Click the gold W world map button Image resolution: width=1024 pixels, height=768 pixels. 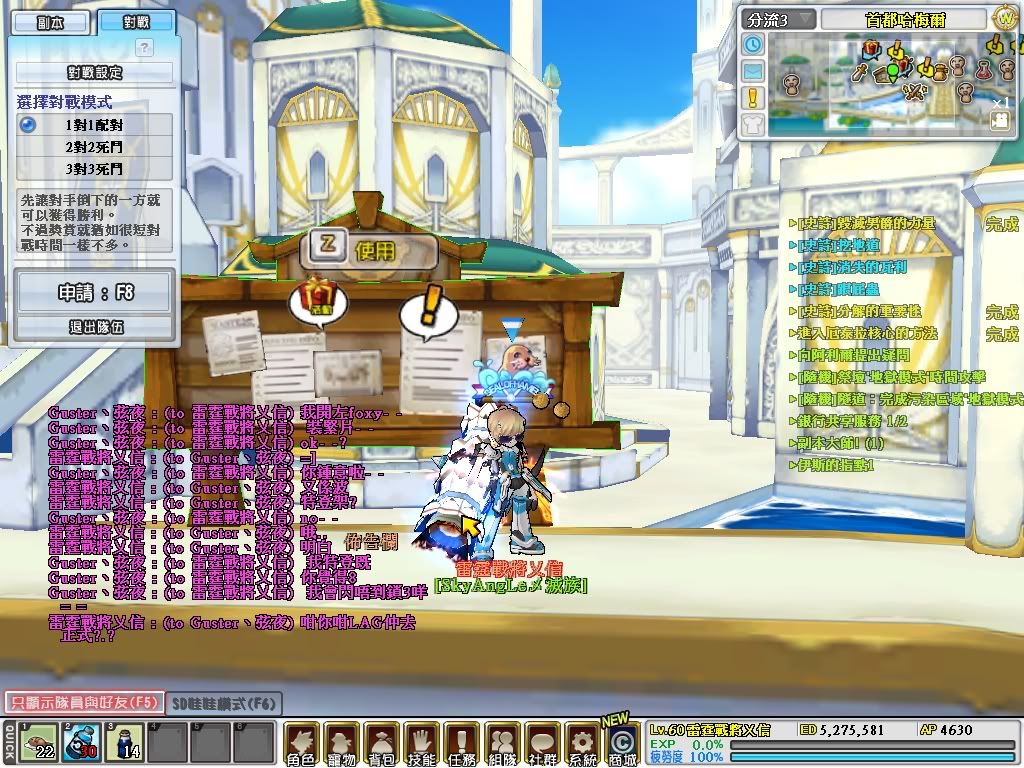tap(1004, 19)
